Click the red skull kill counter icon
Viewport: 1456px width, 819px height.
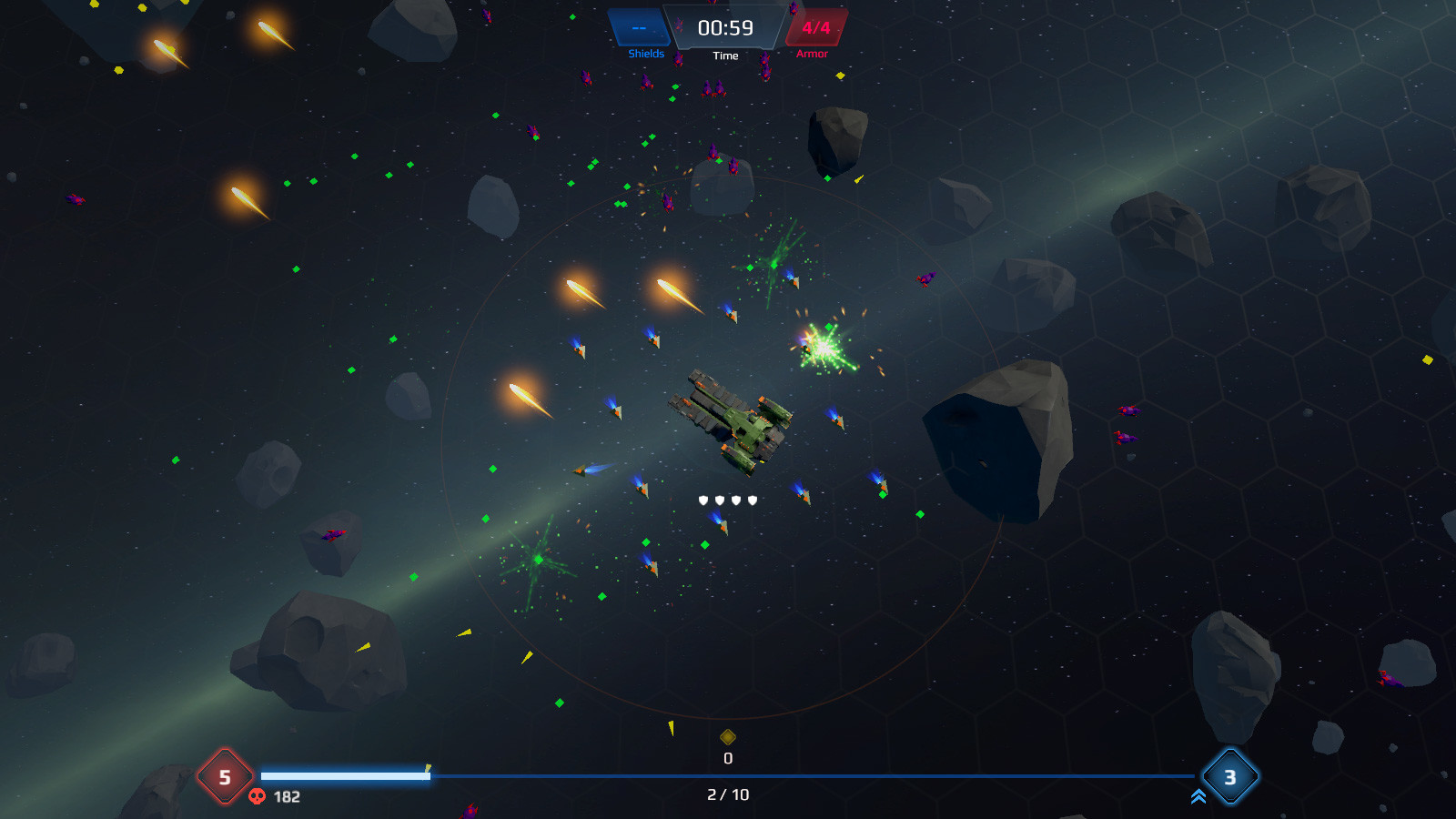pyautogui.click(x=258, y=796)
